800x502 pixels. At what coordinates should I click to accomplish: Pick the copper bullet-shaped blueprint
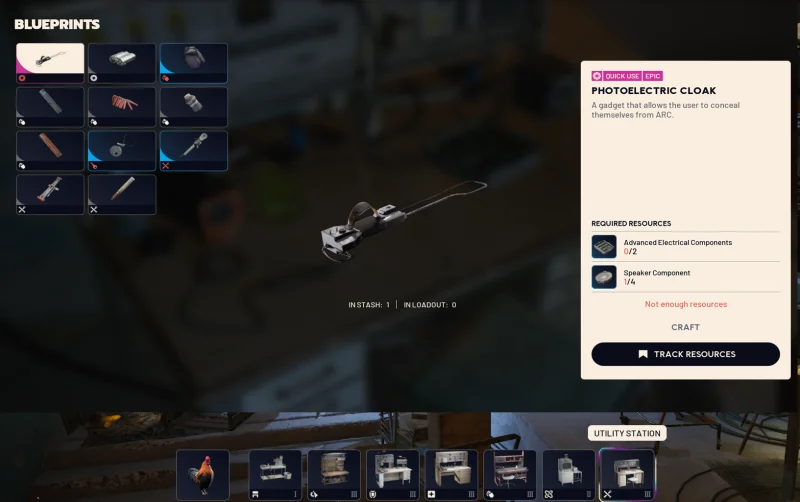122,194
